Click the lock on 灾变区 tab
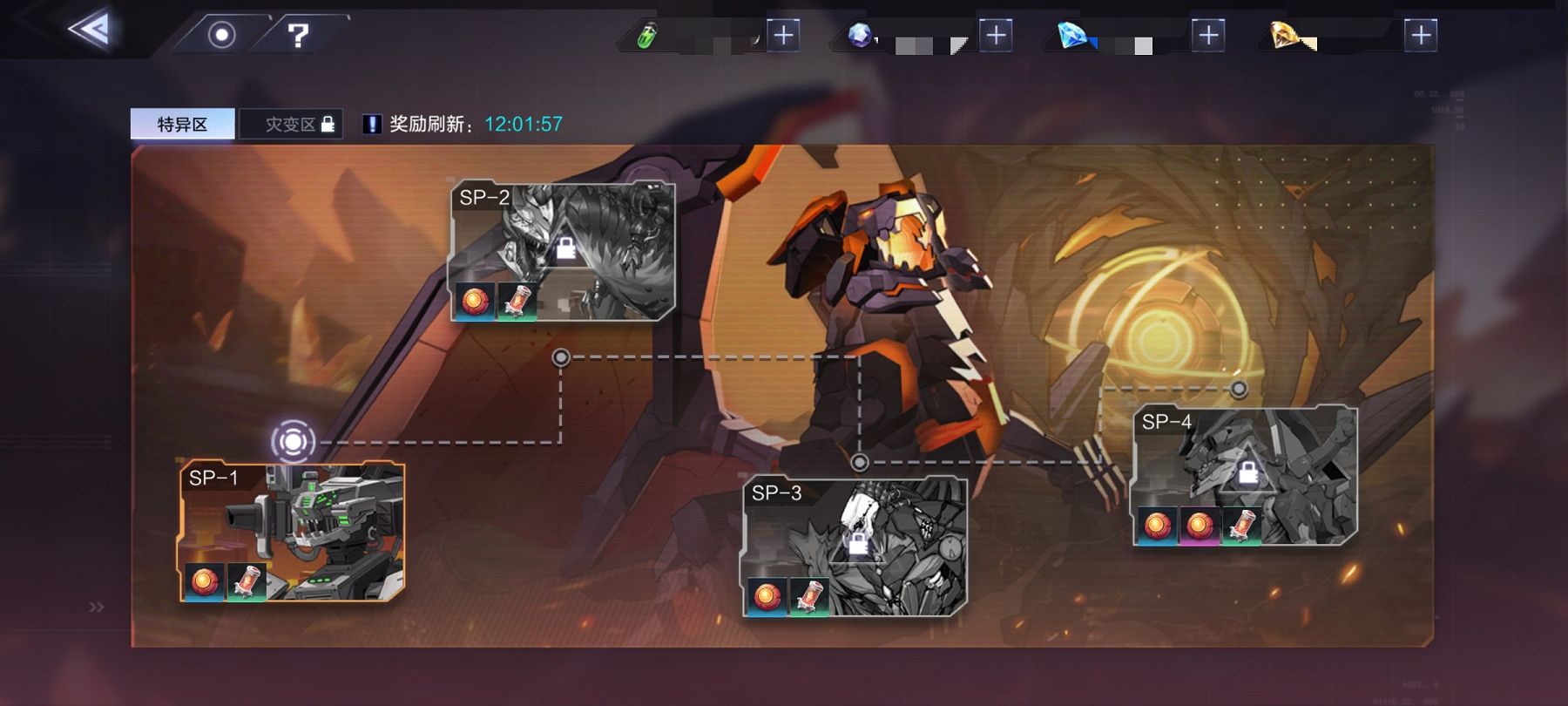1568x706 pixels. tap(328, 122)
